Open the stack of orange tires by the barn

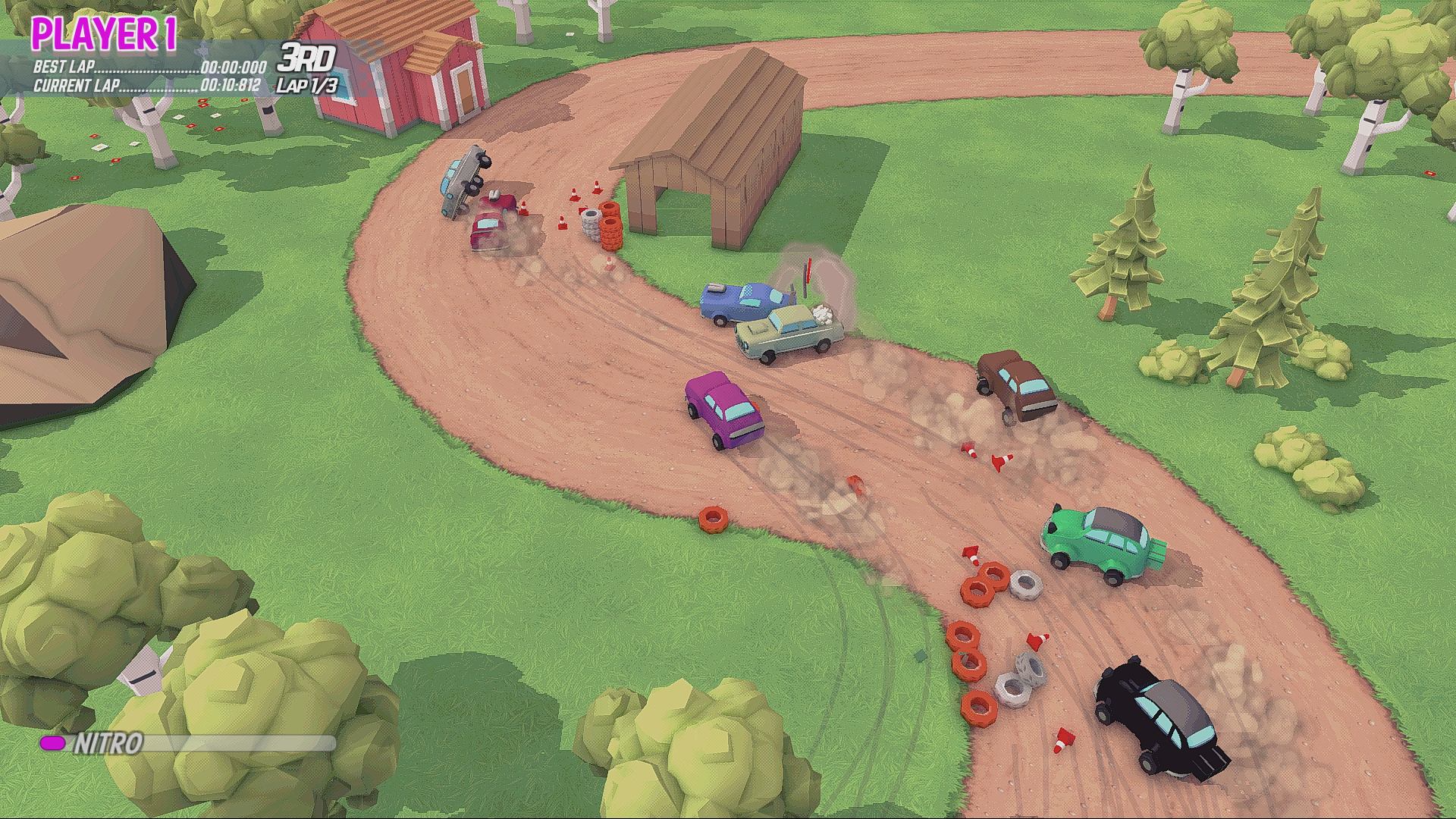click(x=610, y=224)
